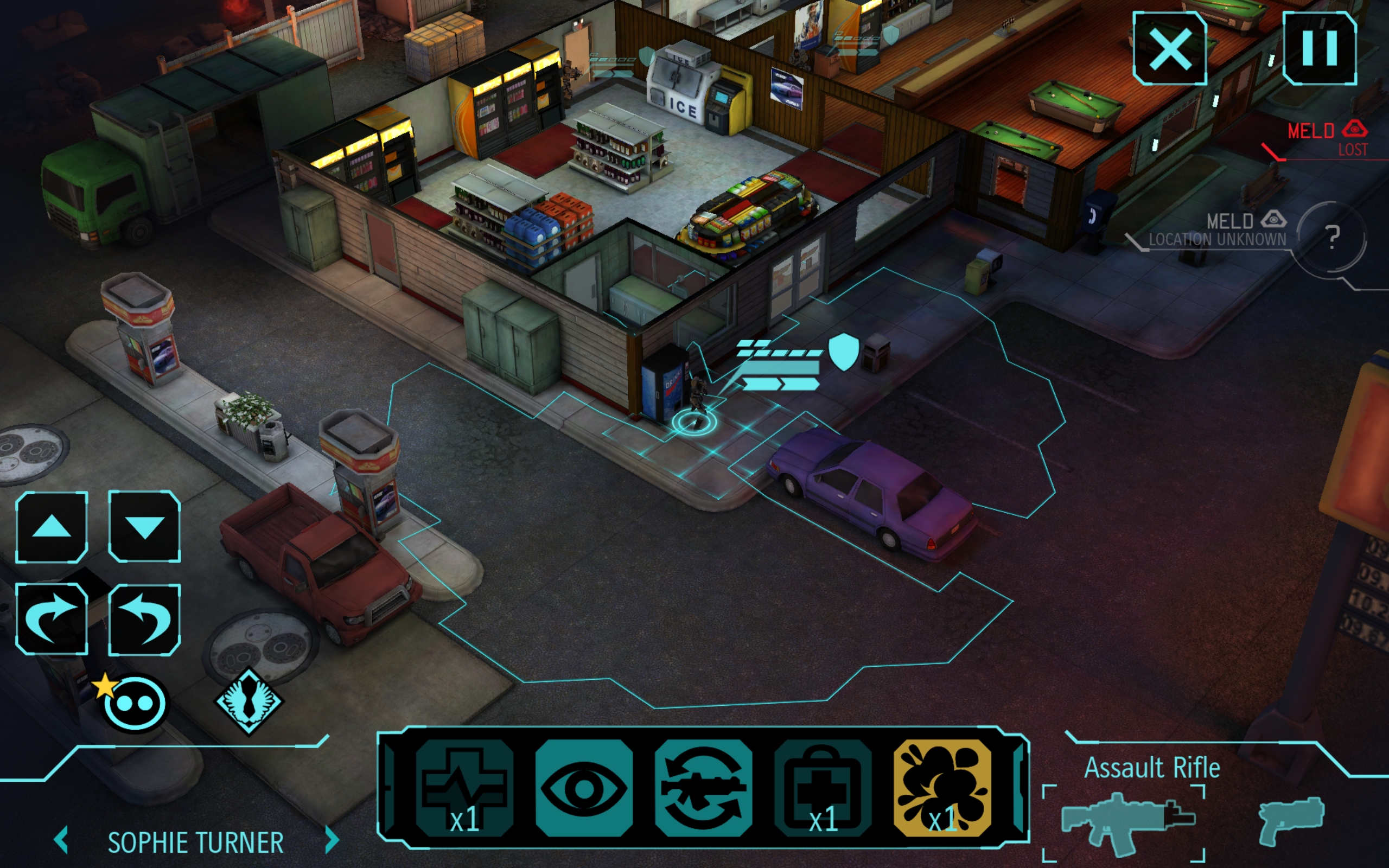Switch to the pistol sidearm

tap(1291, 820)
